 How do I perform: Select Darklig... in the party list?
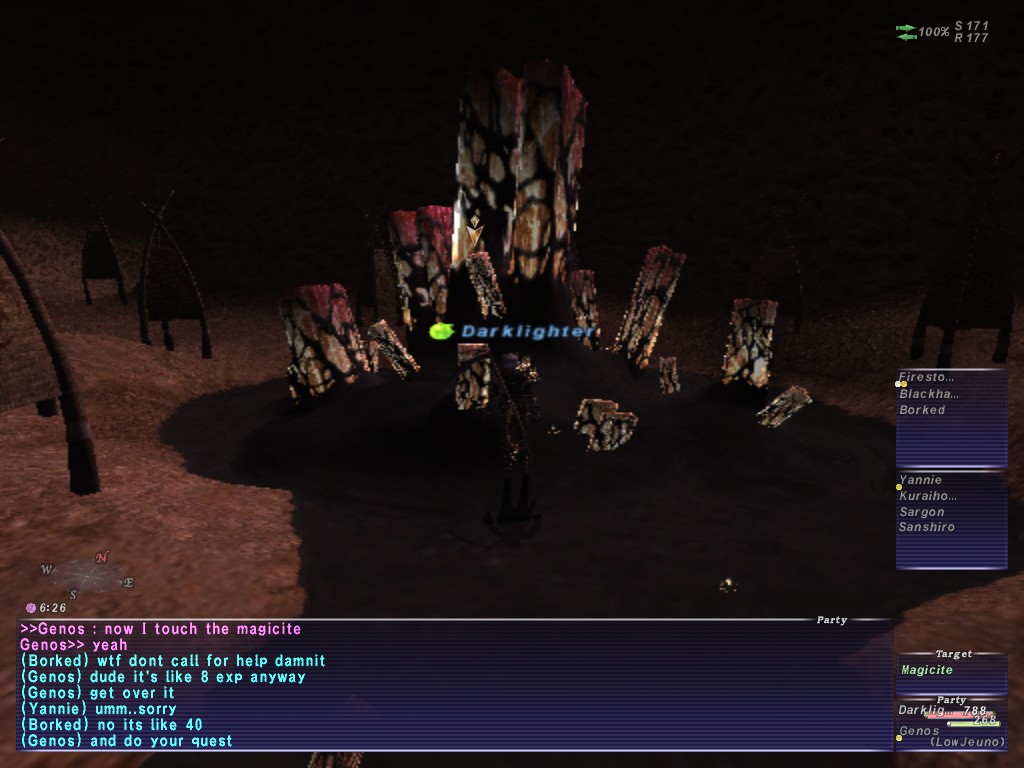(921, 710)
